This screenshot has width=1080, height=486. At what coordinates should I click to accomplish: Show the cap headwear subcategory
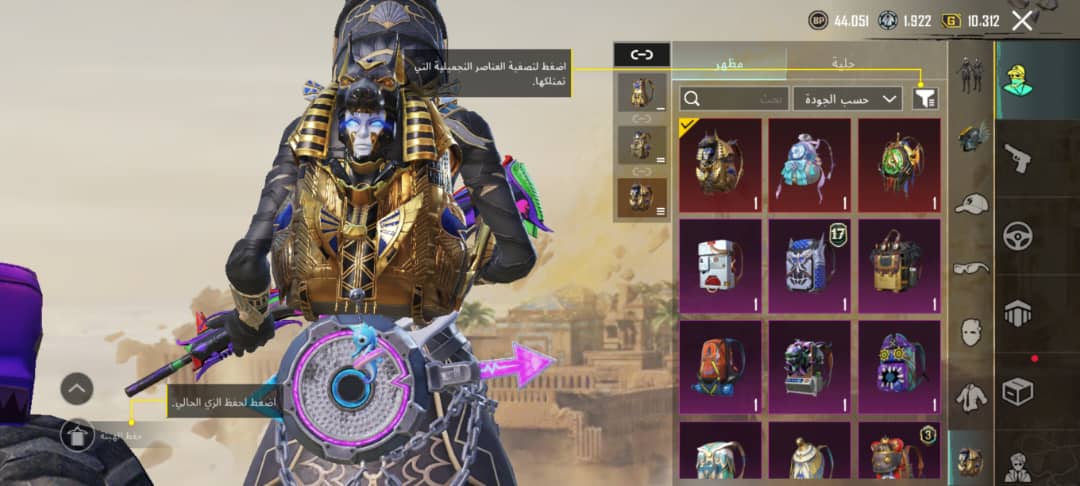point(970,203)
